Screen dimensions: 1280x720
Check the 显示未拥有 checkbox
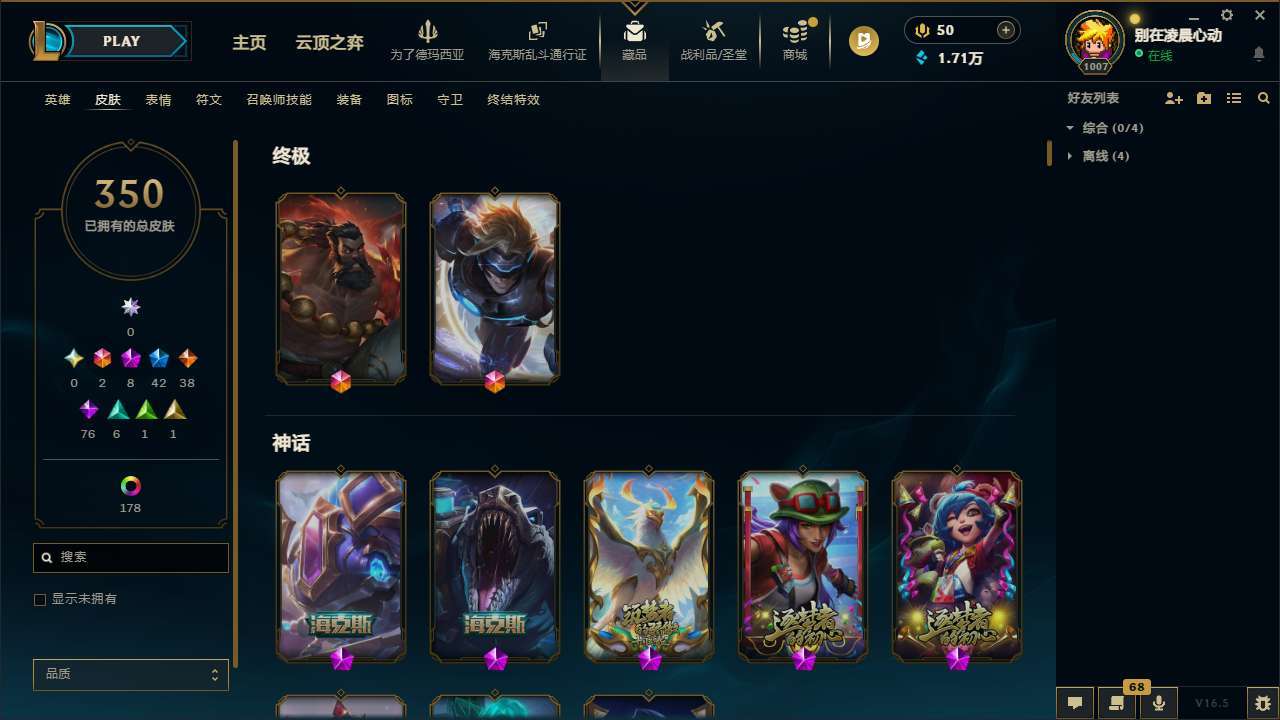[40, 599]
